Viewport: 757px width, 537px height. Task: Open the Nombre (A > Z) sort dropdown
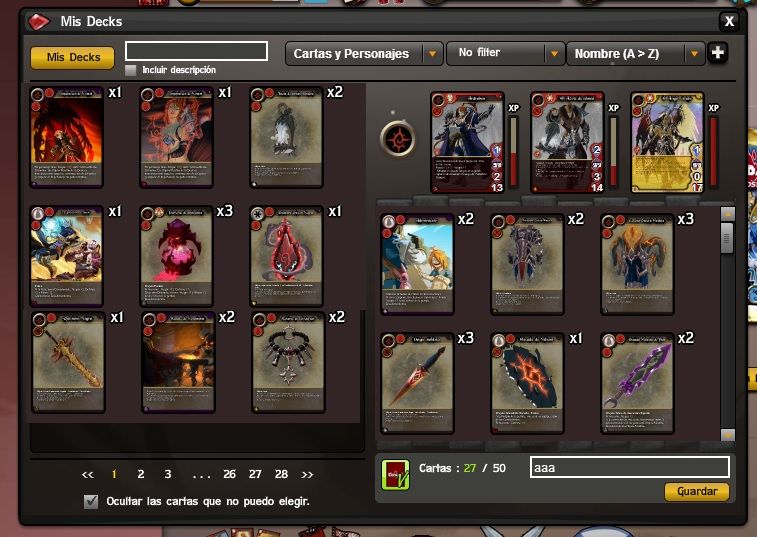click(636, 53)
